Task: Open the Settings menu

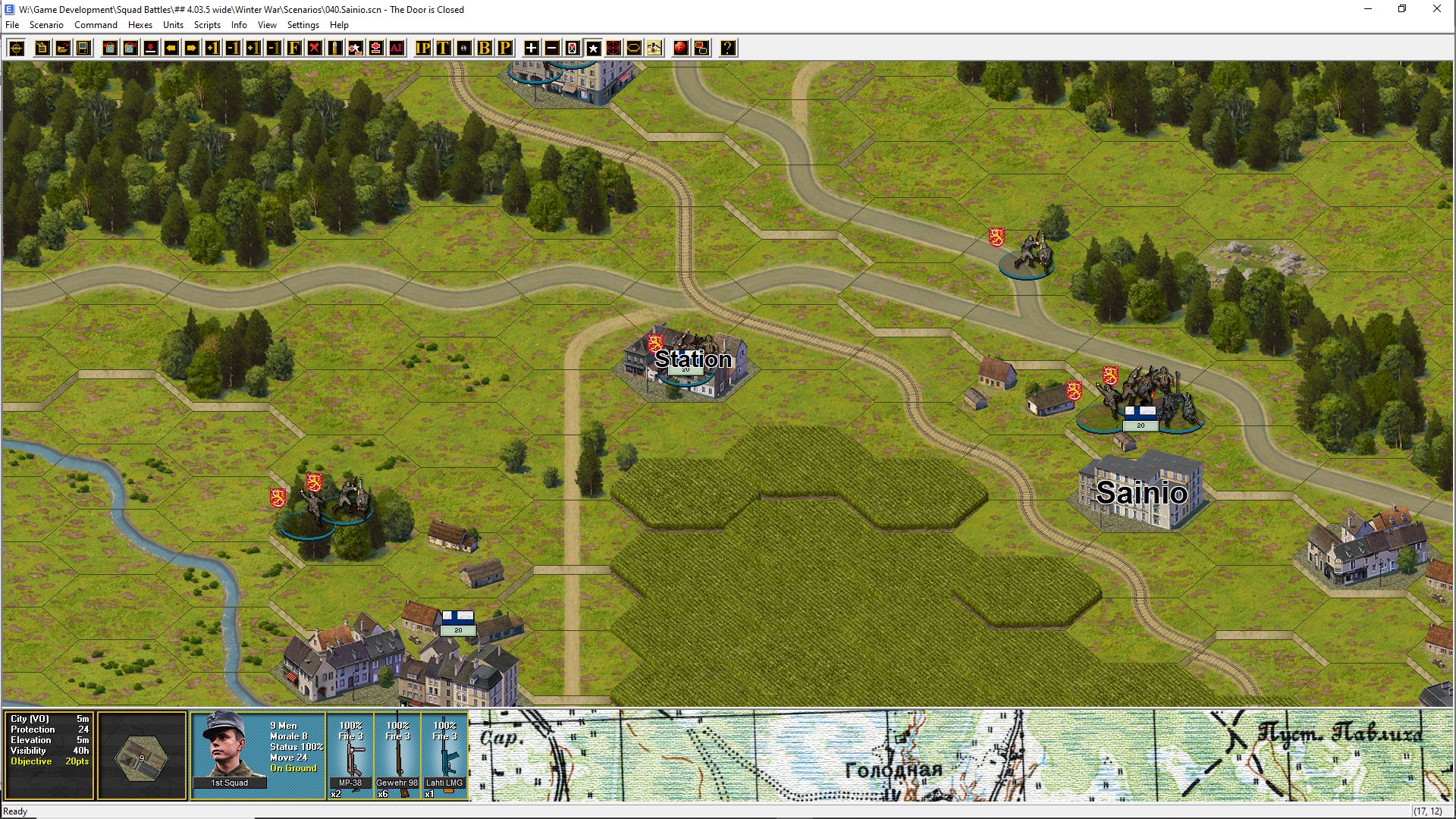Action: 303,25
